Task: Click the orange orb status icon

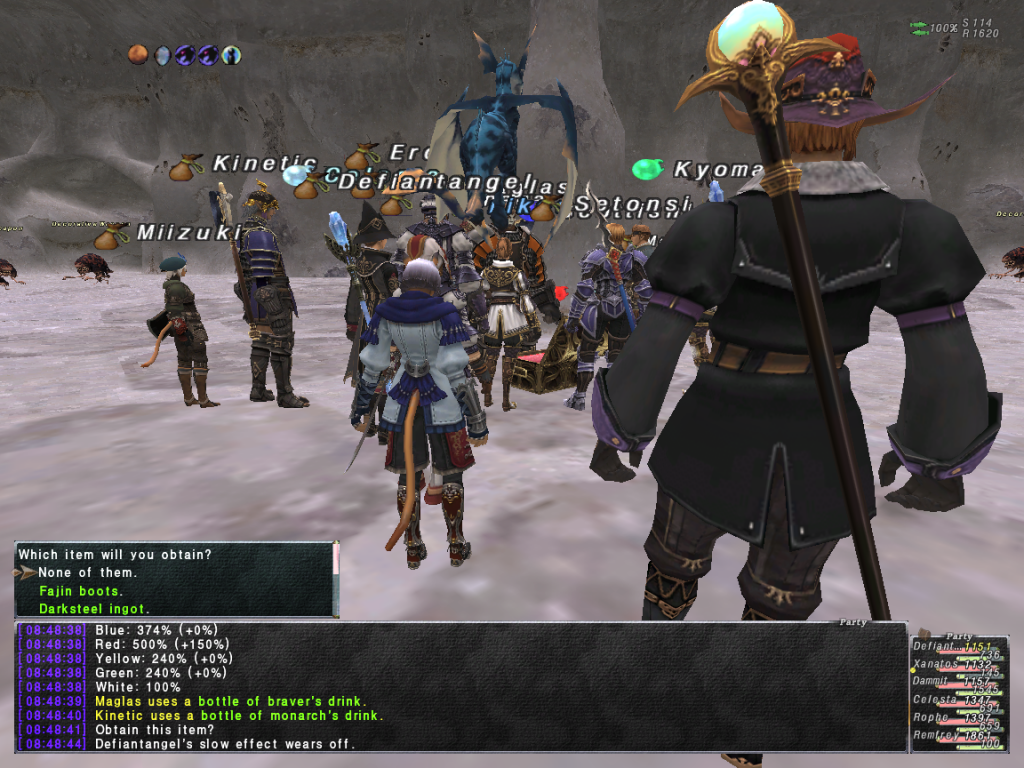Action: click(x=138, y=55)
